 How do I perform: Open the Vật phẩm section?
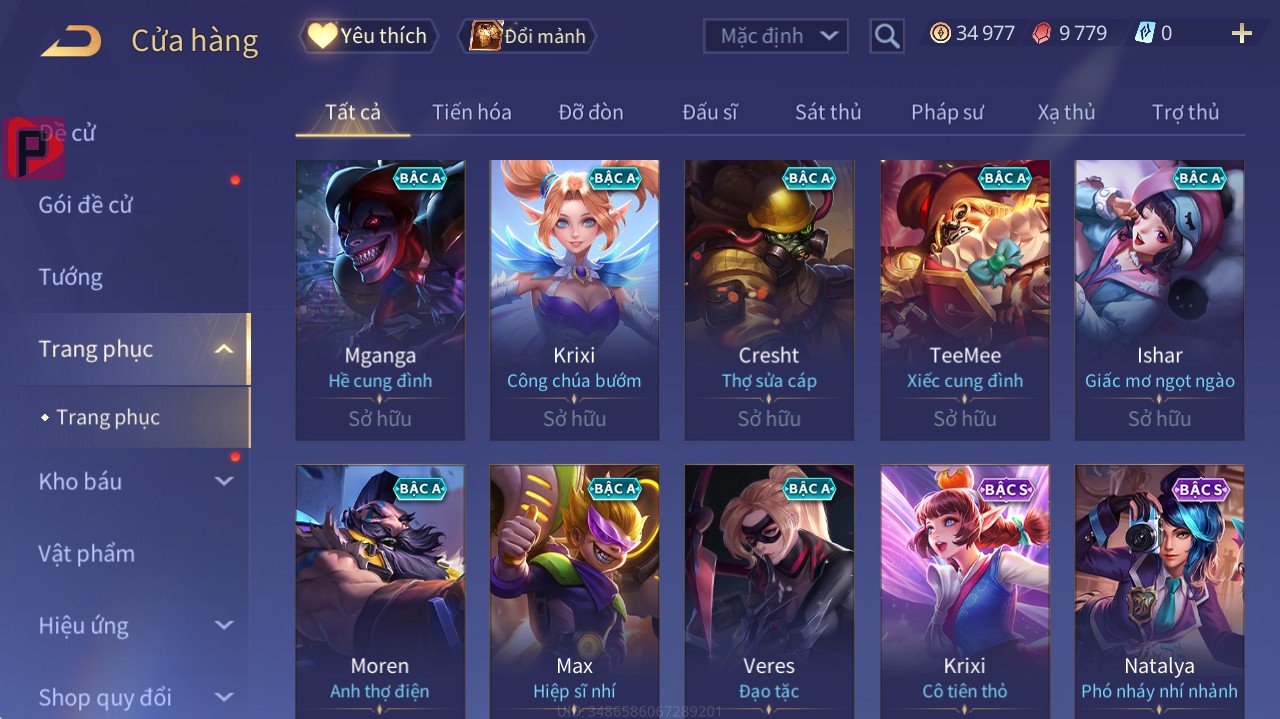(87, 553)
